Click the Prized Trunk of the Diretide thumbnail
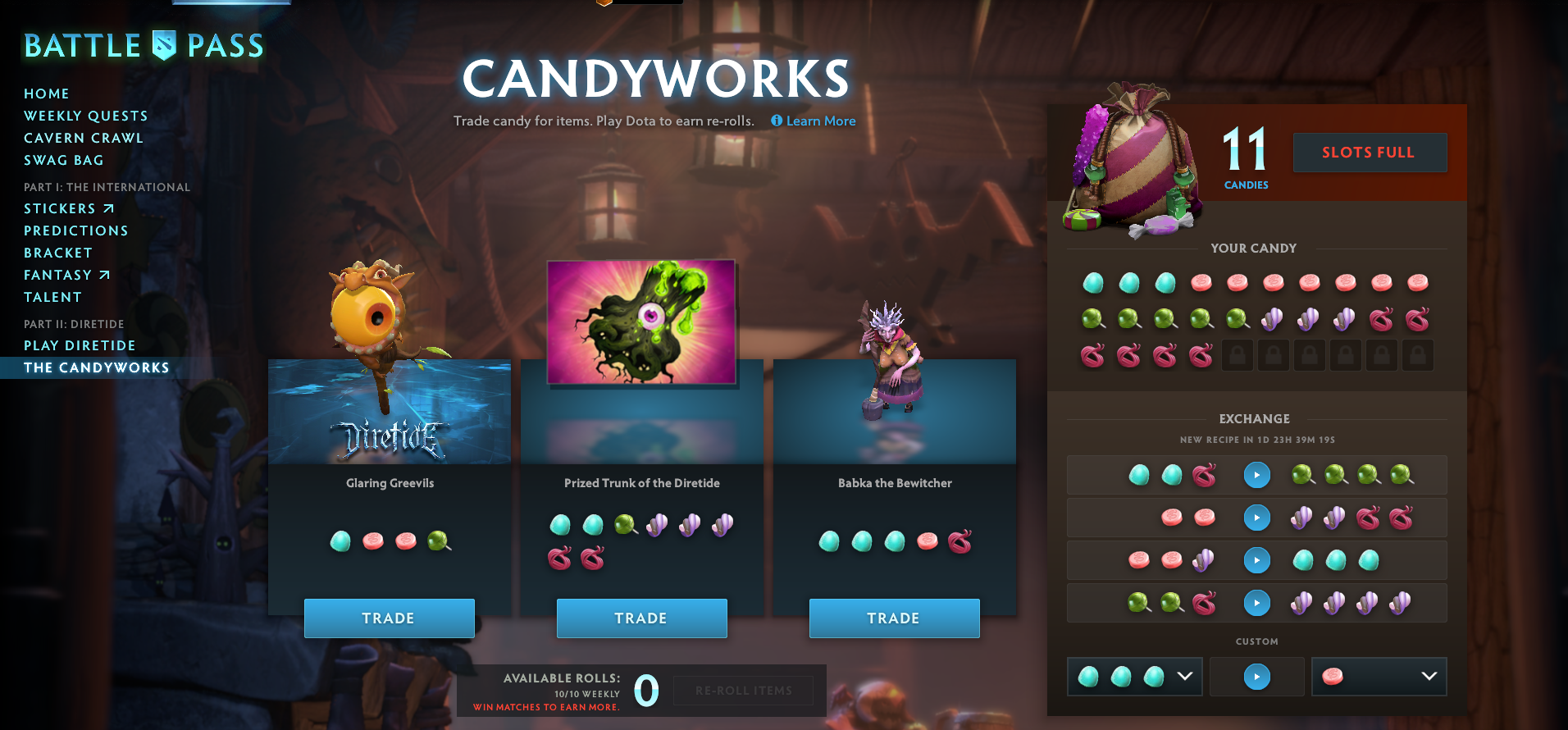 click(641, 322)
